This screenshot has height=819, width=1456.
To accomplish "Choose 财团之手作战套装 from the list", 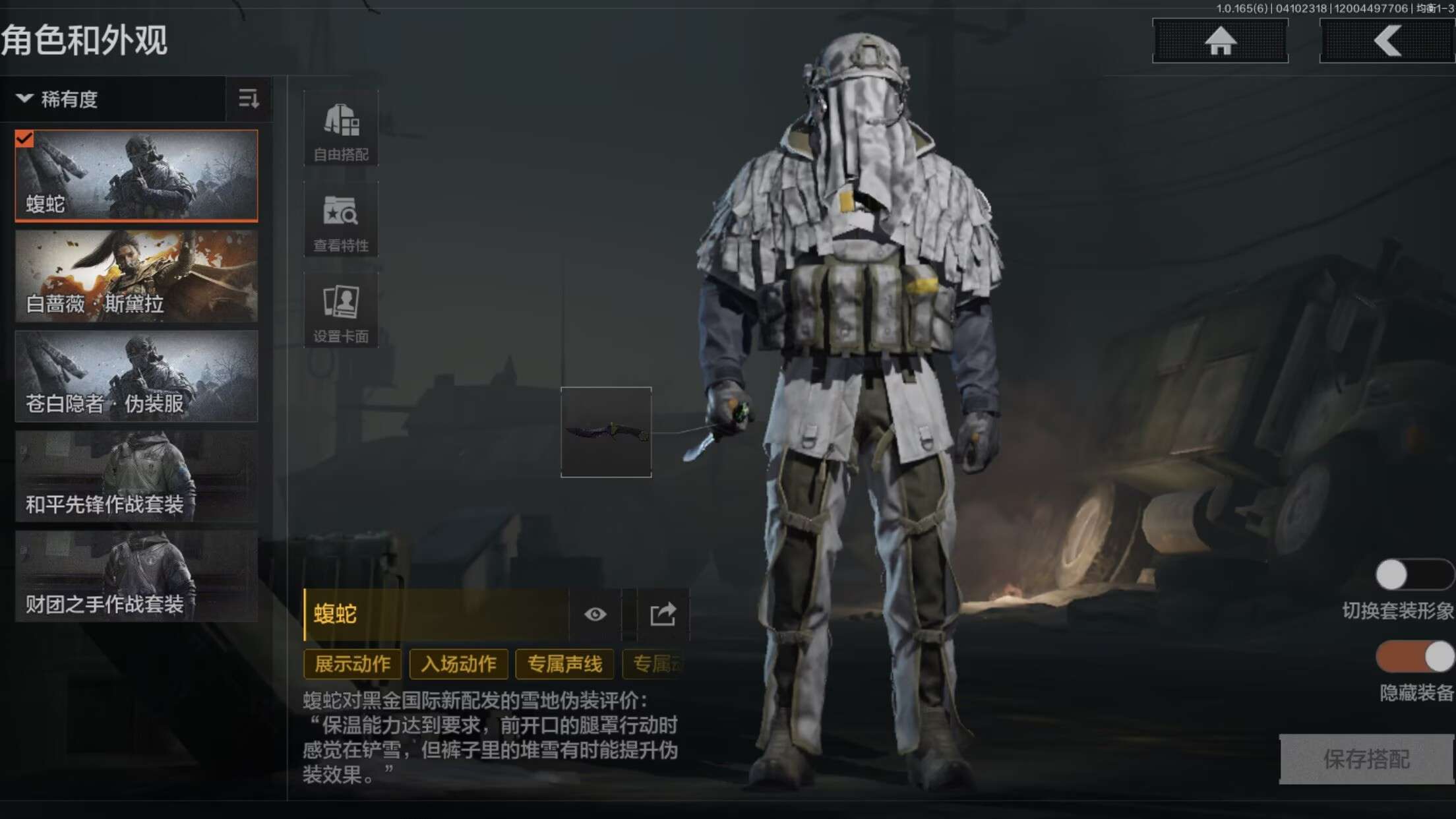I will tap(136, 577).
